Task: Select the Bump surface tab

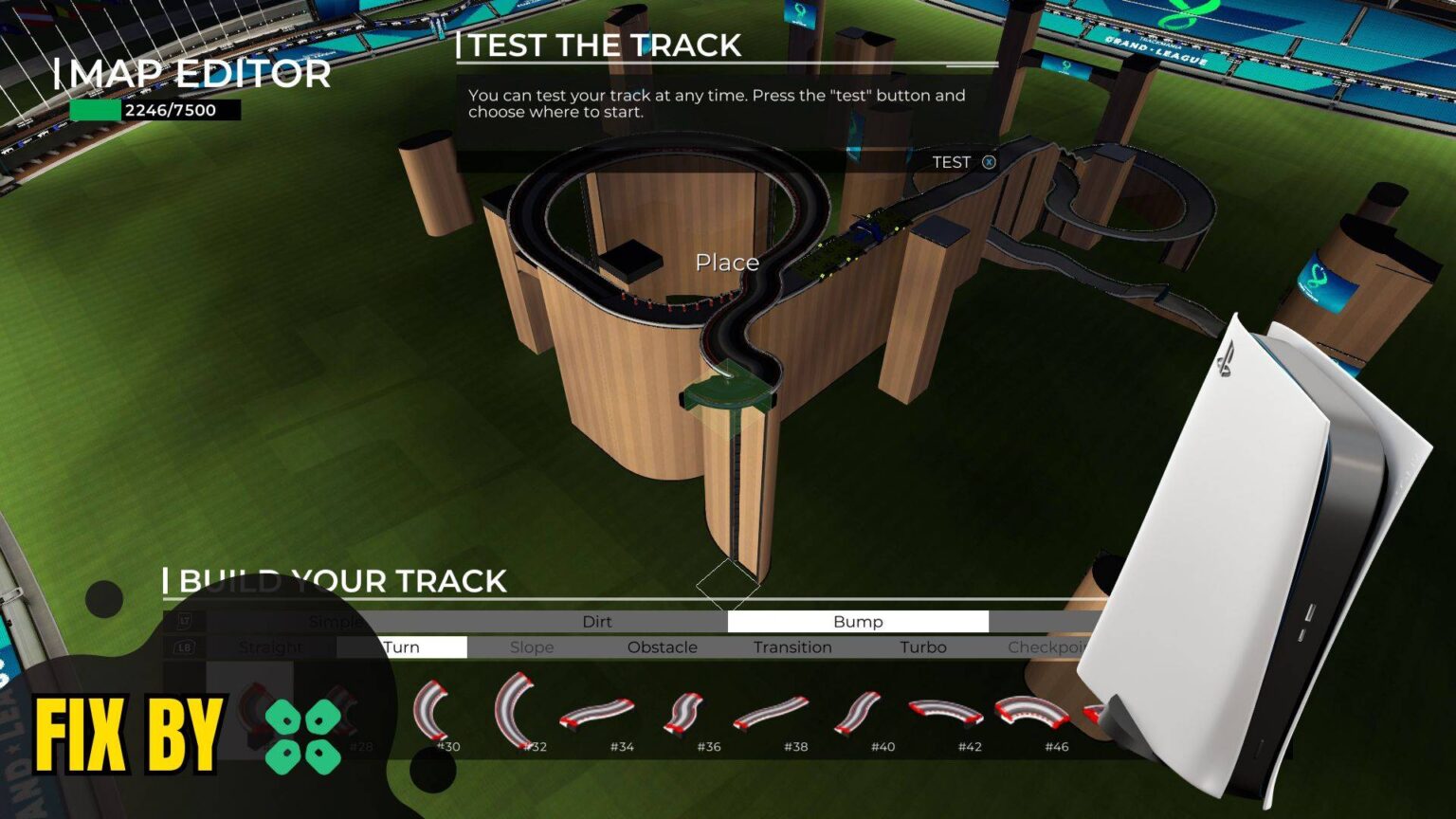Action: (x=858, y=622)
